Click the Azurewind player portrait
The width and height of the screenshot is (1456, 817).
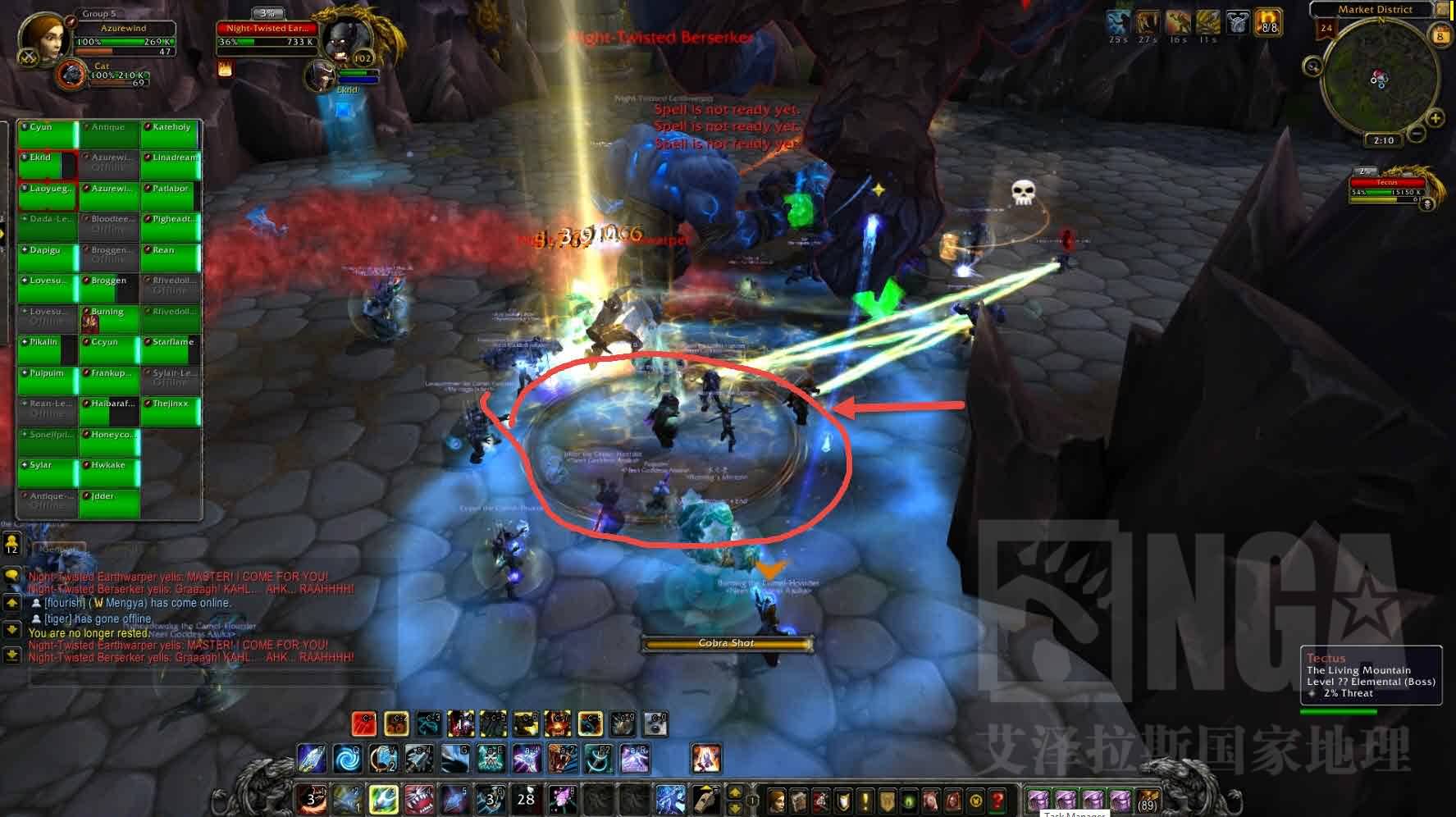click(x=42, y=37)
